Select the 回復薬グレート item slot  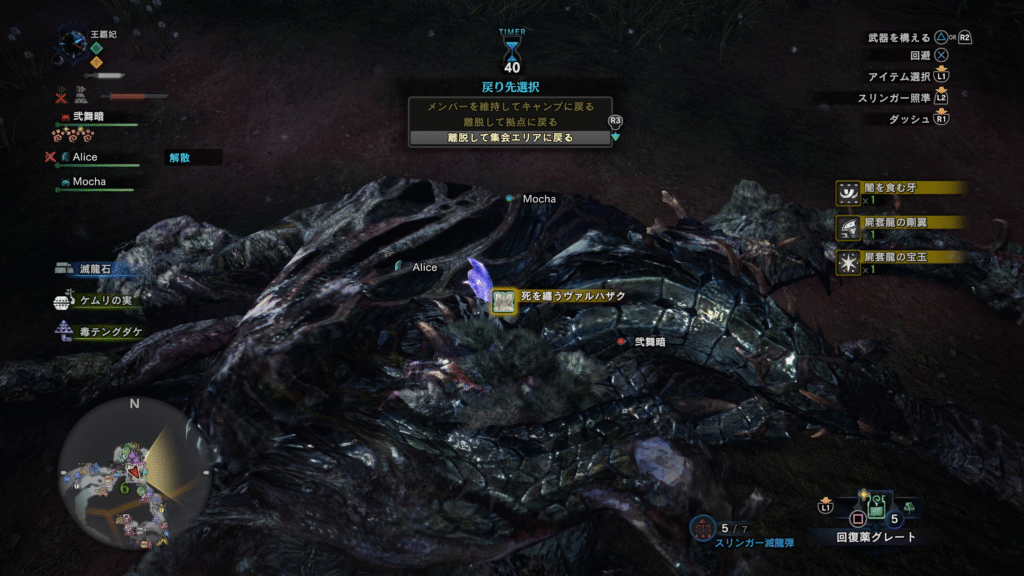click(877, 511)
